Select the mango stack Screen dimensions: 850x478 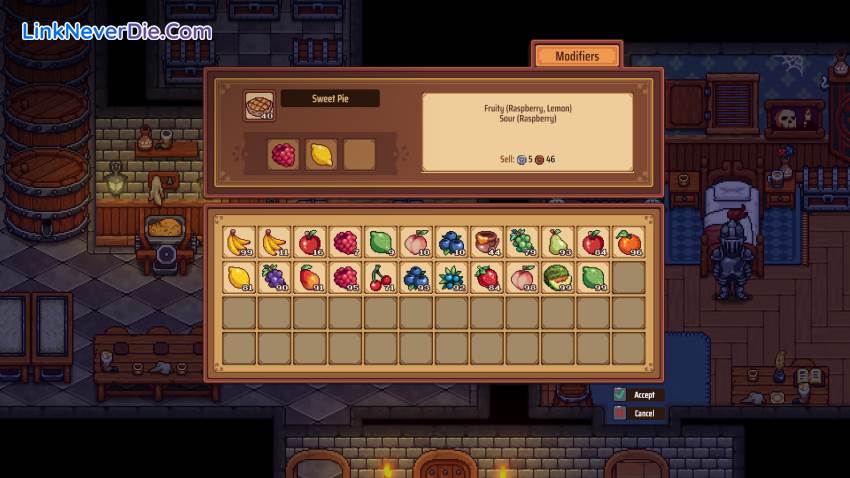(309, 278)
